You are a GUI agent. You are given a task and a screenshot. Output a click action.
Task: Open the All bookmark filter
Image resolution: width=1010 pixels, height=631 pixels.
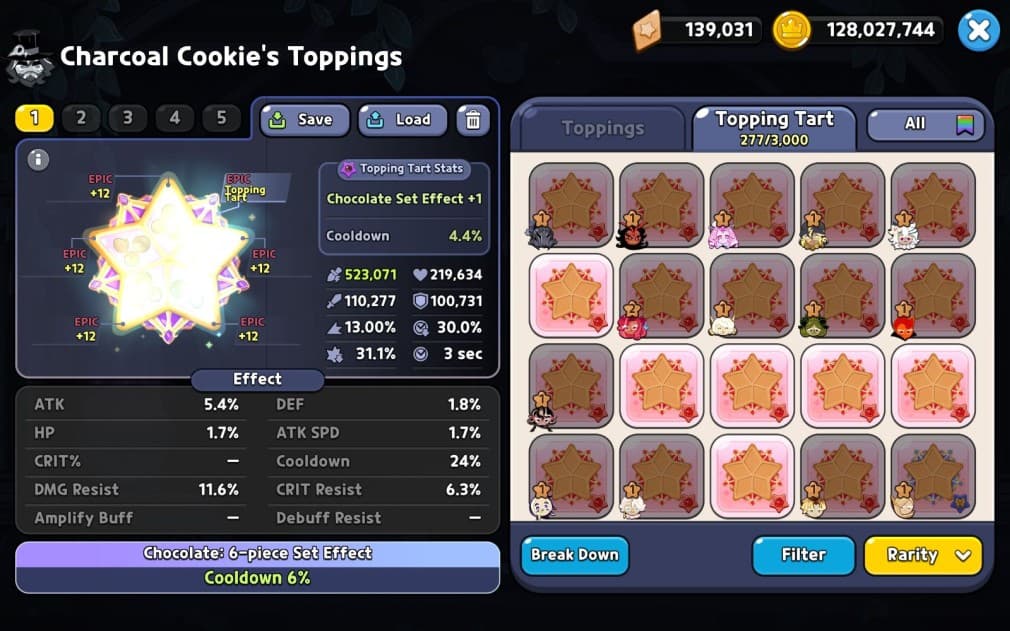(x=925, y=124)
